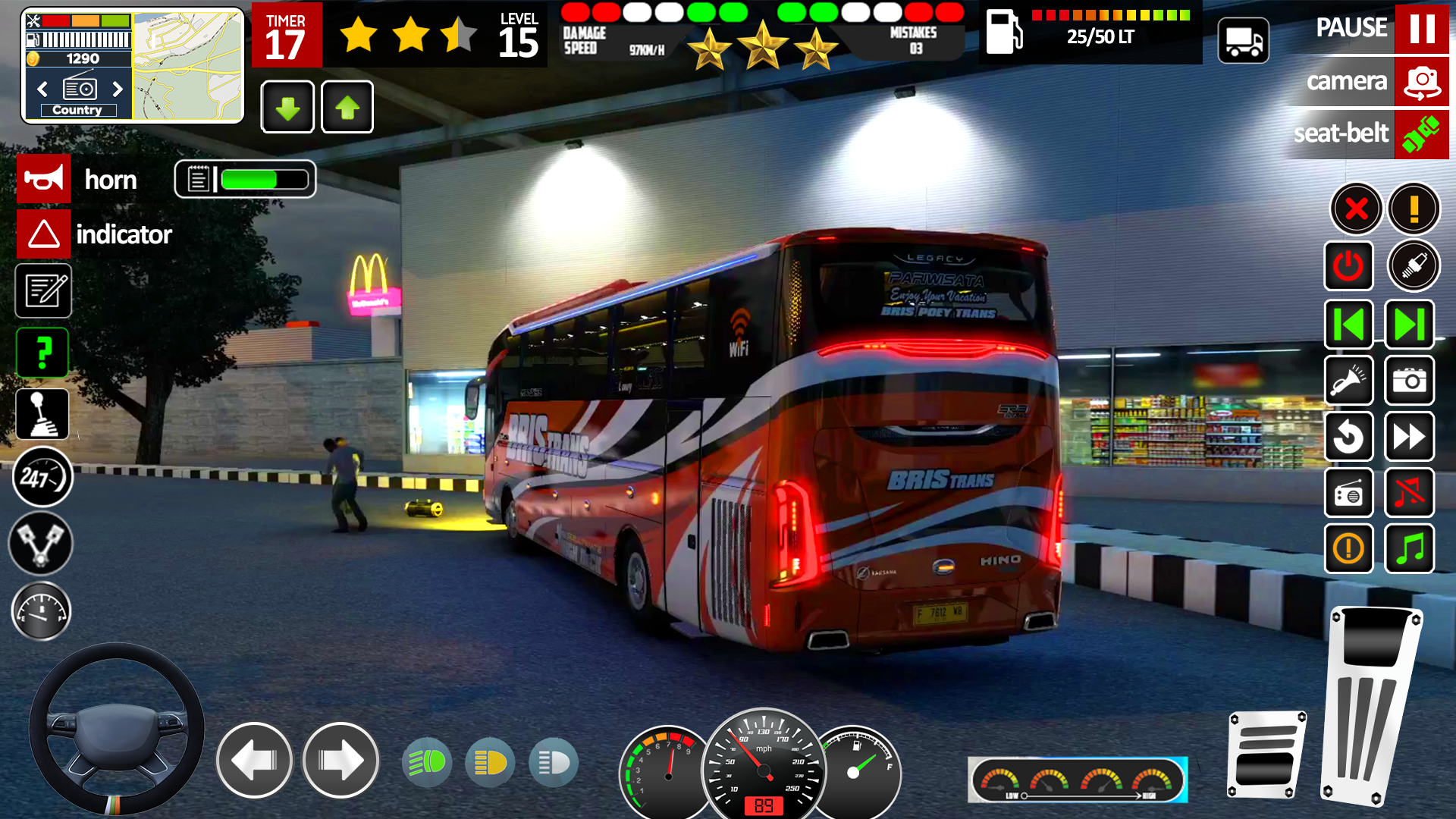Image resolution: width=1456 pixels, height=819 pixels.
Task: Open the radio player icon
Action: [1348, 493]
